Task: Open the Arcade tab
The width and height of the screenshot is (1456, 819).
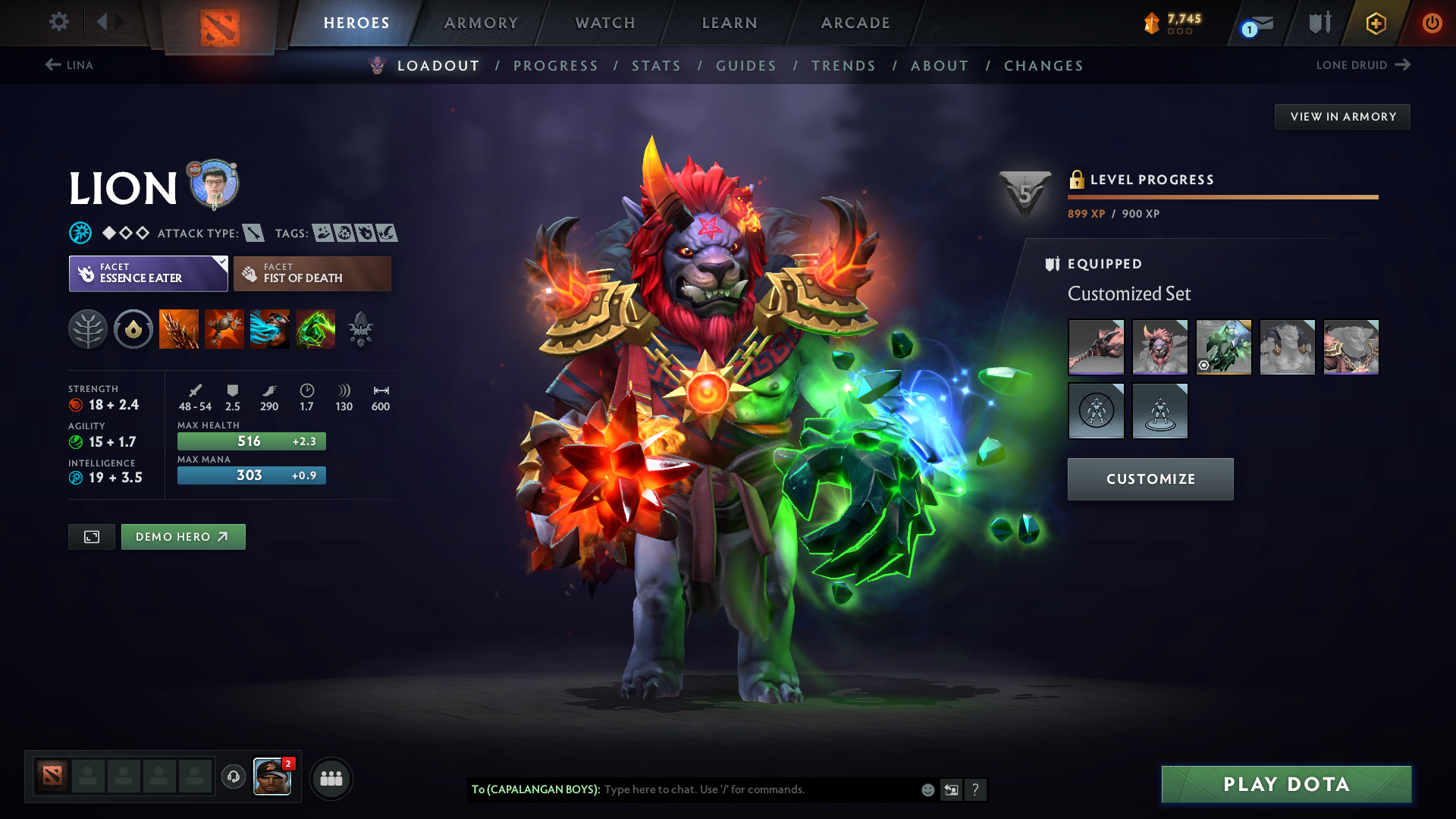Action: pyautogui.click(x=855, y=23)
